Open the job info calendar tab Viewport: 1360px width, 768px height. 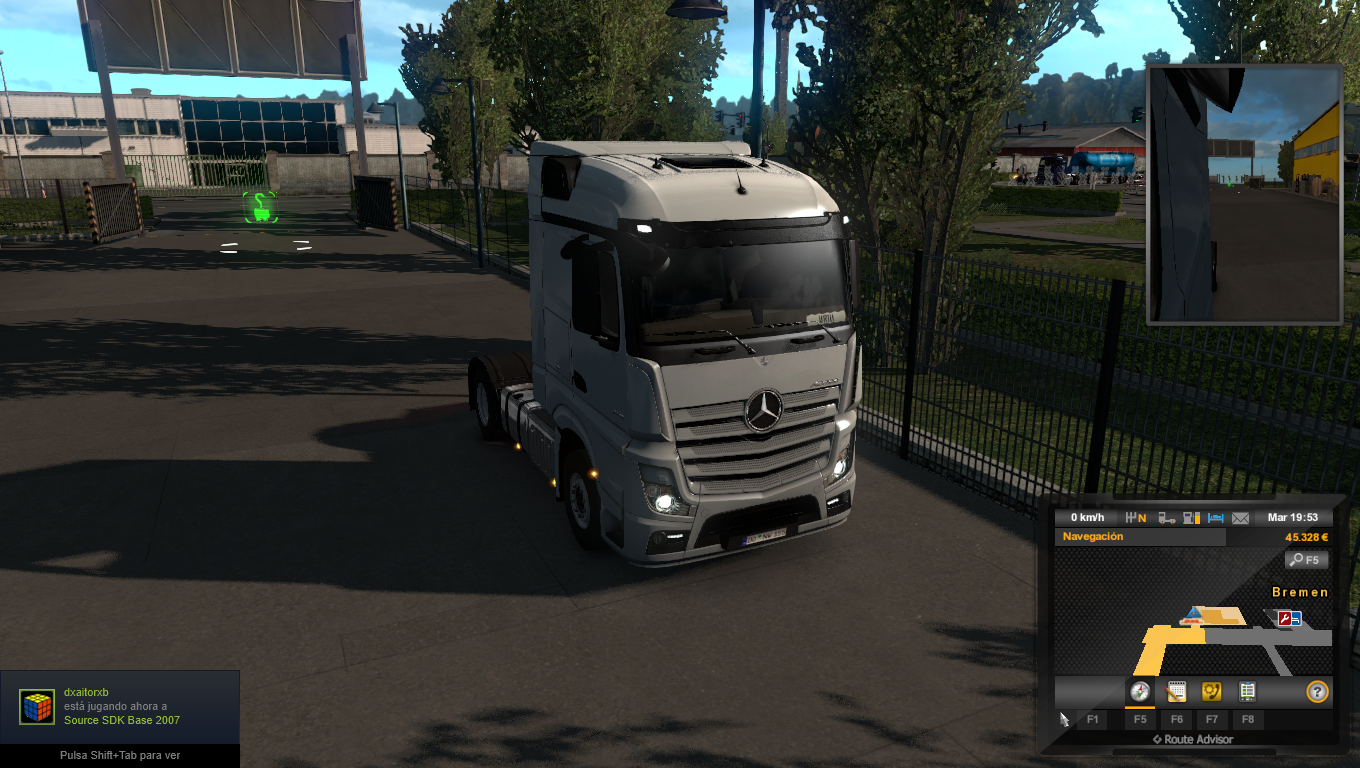1176,691
